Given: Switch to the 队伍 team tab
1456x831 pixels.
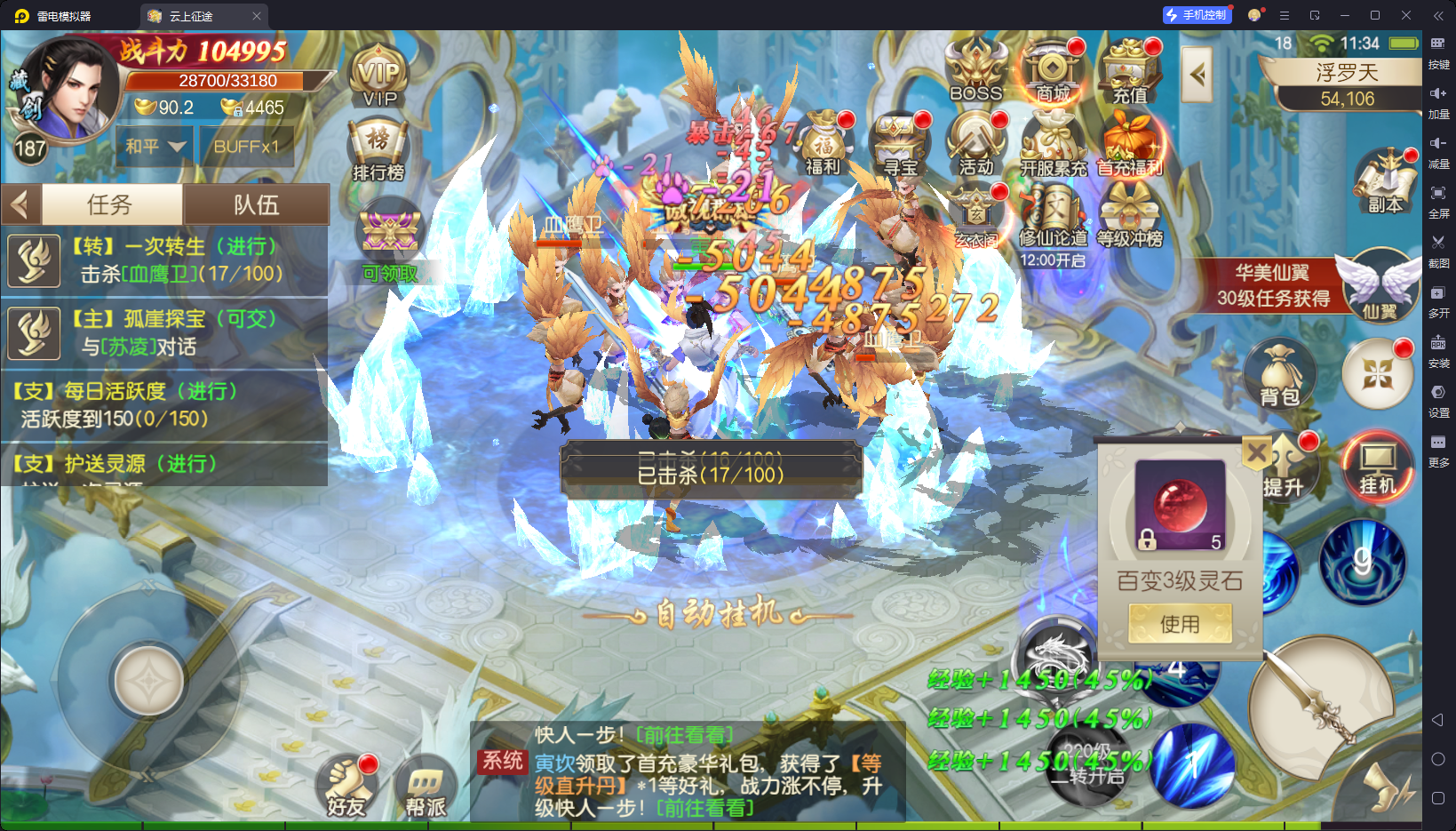Looking at the screenshot, I should [256, 205].
